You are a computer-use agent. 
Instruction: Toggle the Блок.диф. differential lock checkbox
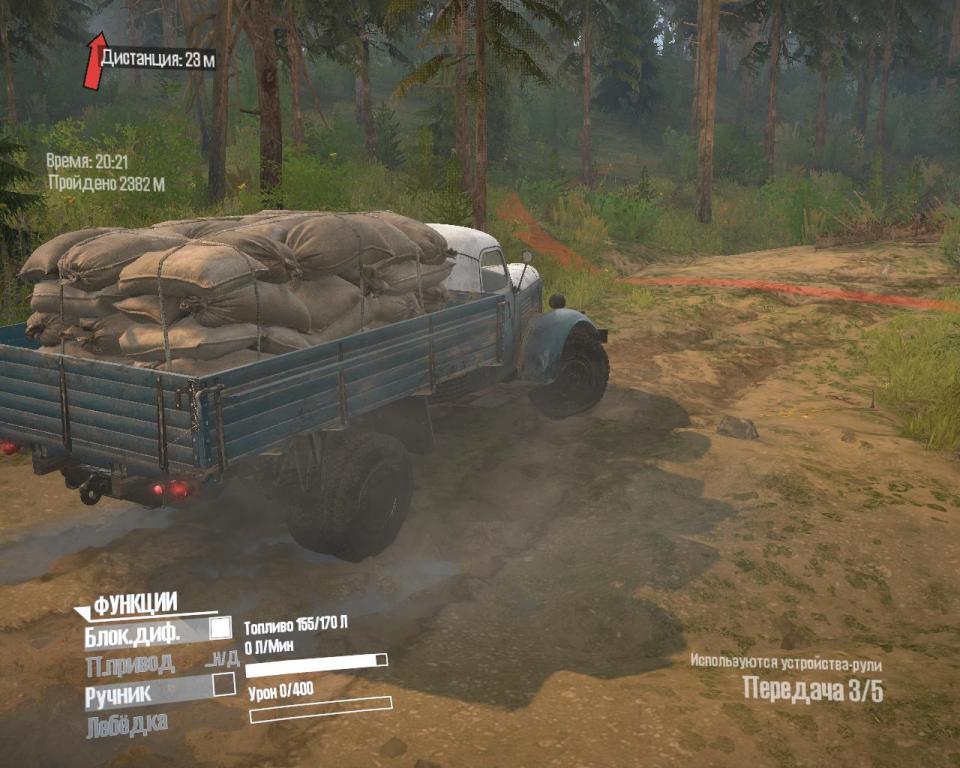[x=220, y=628]
